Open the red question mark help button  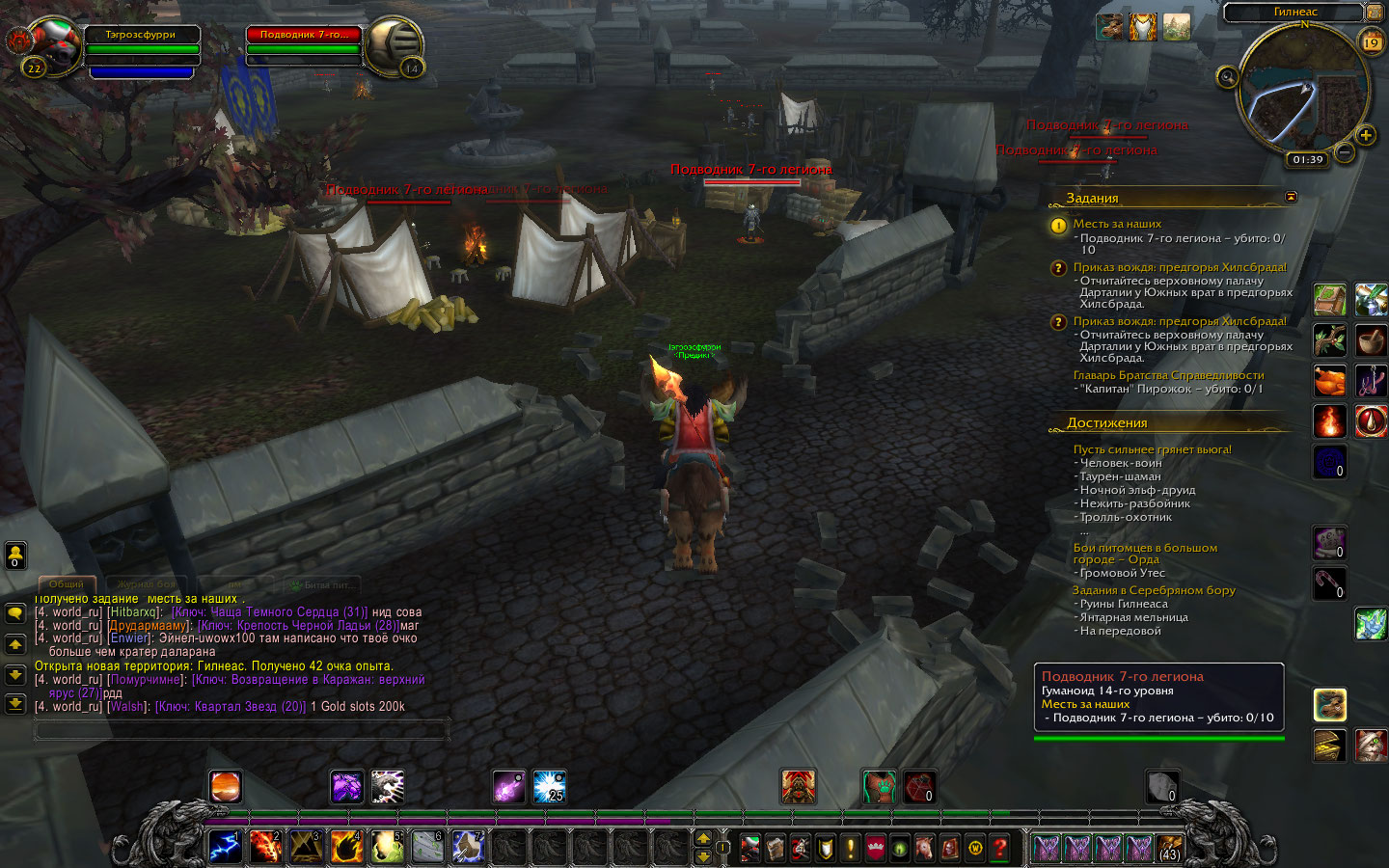[1000, 848]
